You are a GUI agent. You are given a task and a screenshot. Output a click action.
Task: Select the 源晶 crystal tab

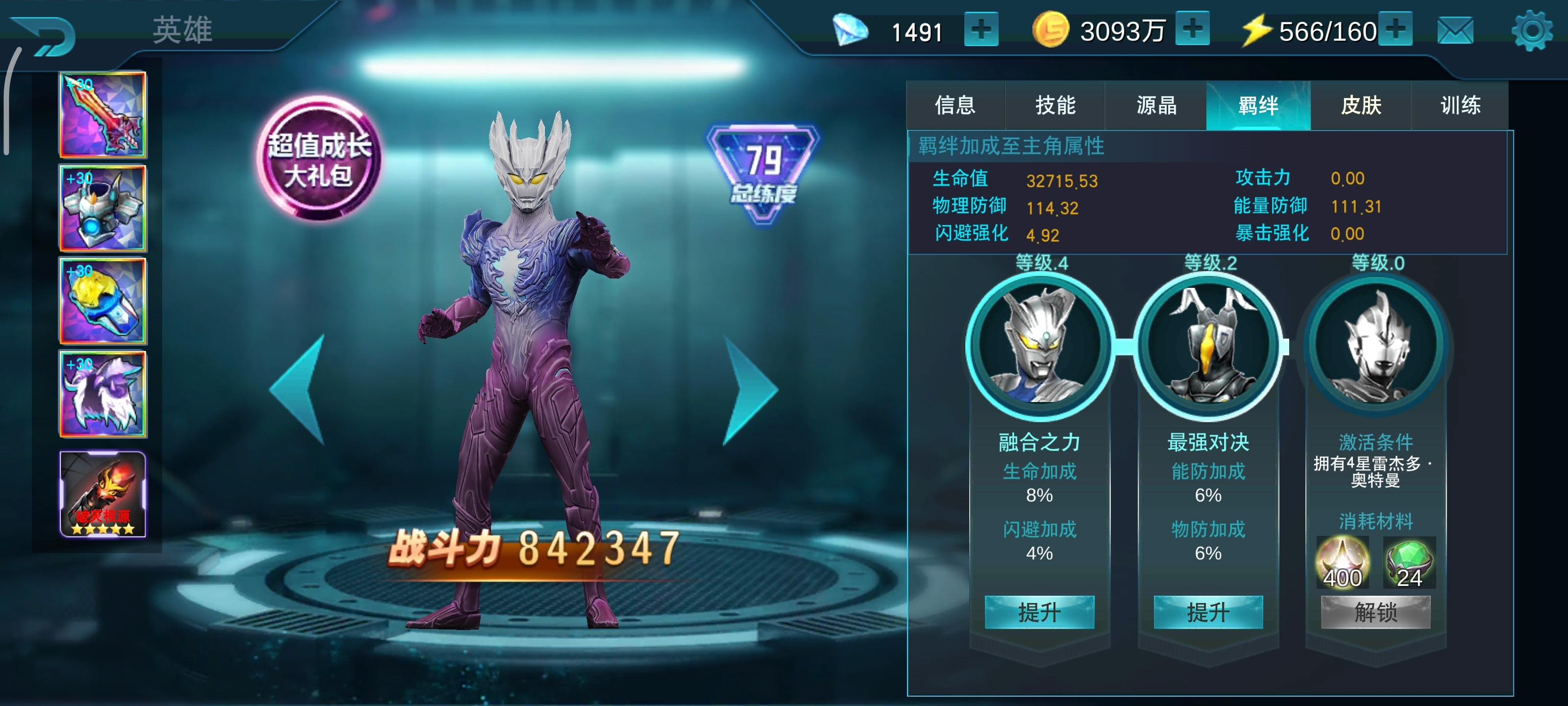[1156, 105]
